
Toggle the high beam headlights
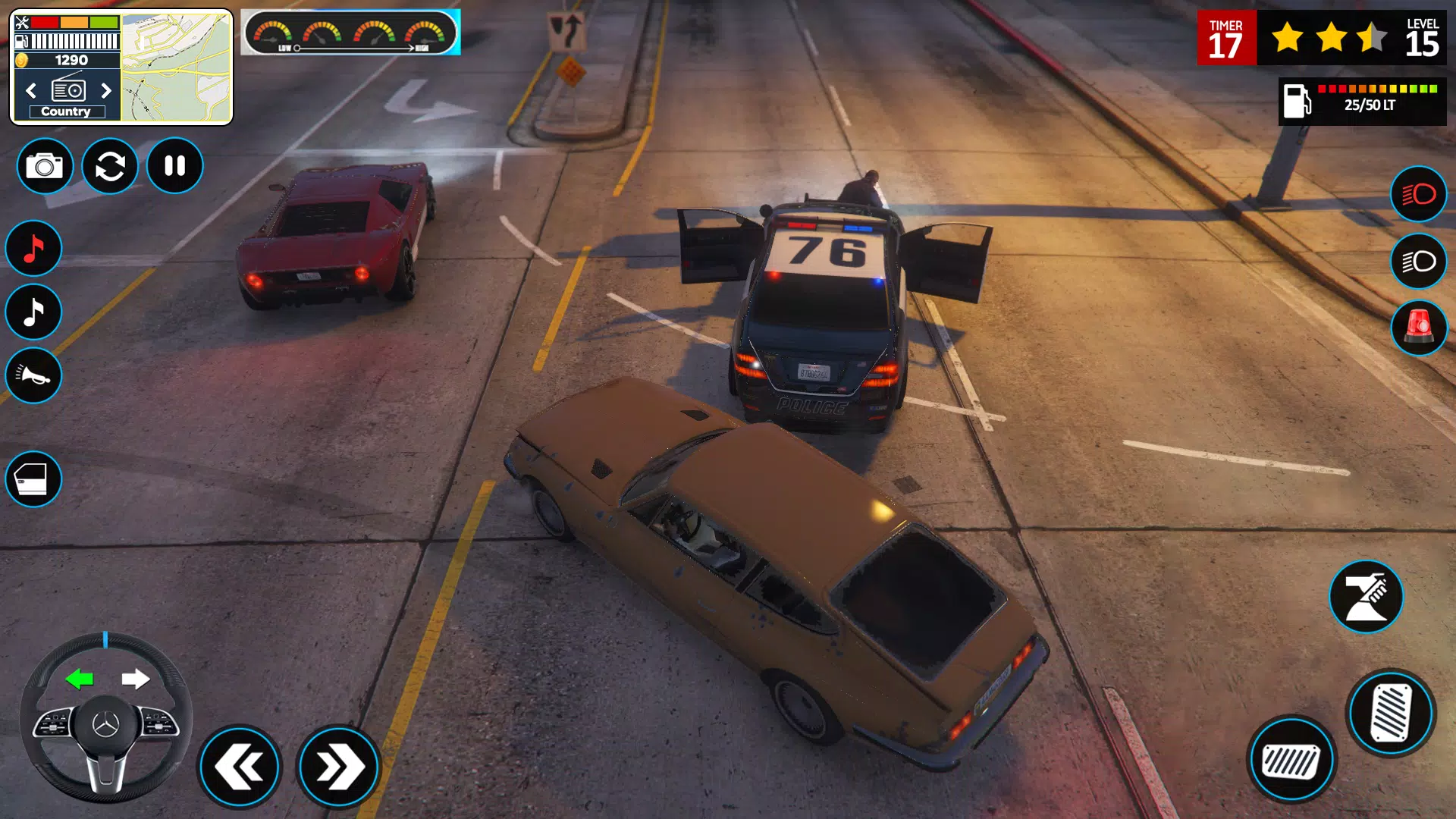(x=1418, y=195)
